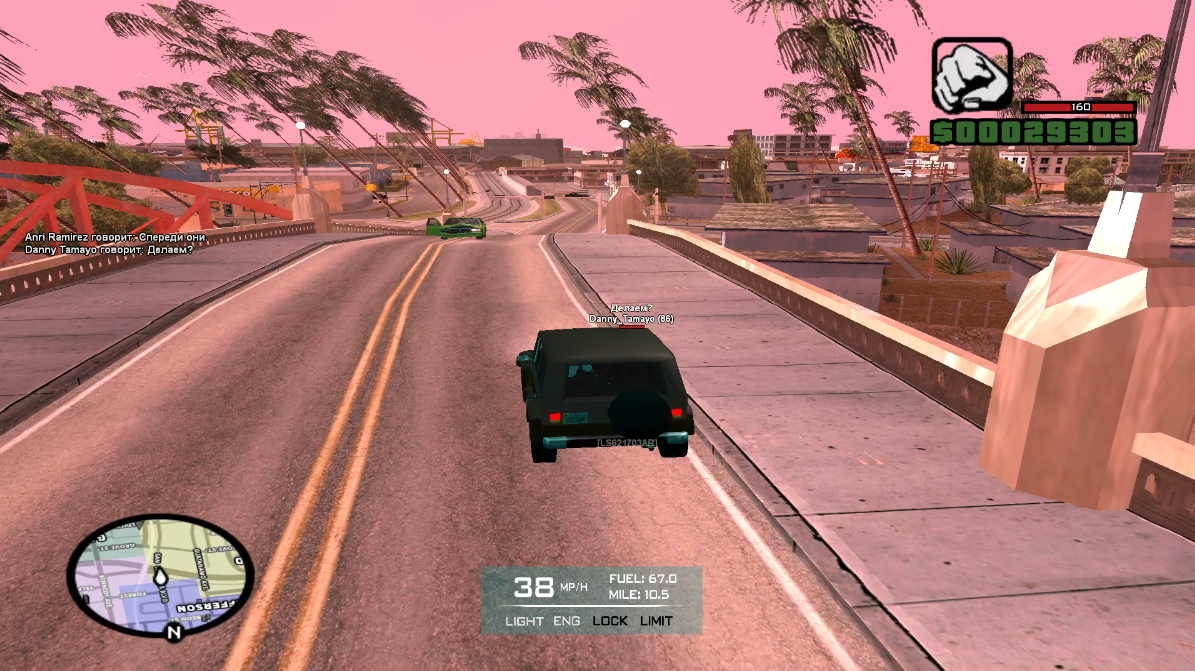
Task: Toggle the LIMIT speed limiter indicator
Action: 656,621
